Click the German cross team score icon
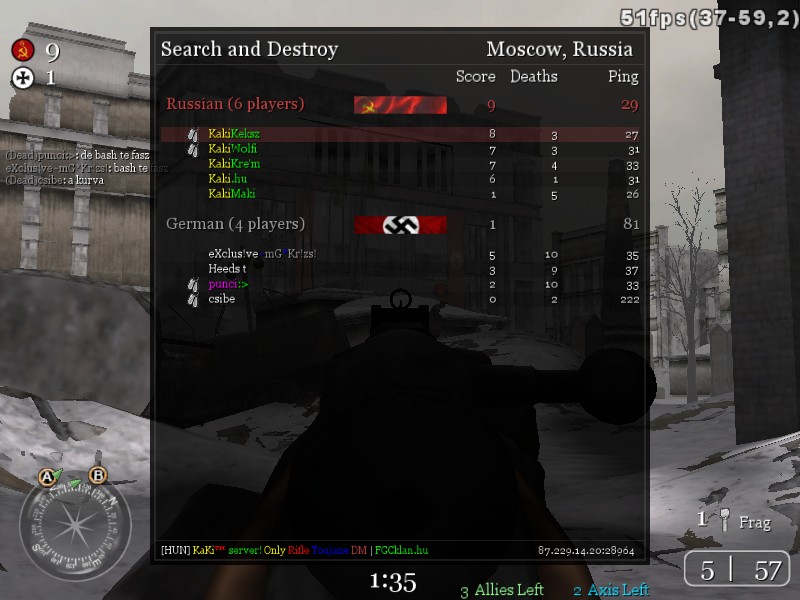The width and height of the screenshot is (800, 600). 22,78
